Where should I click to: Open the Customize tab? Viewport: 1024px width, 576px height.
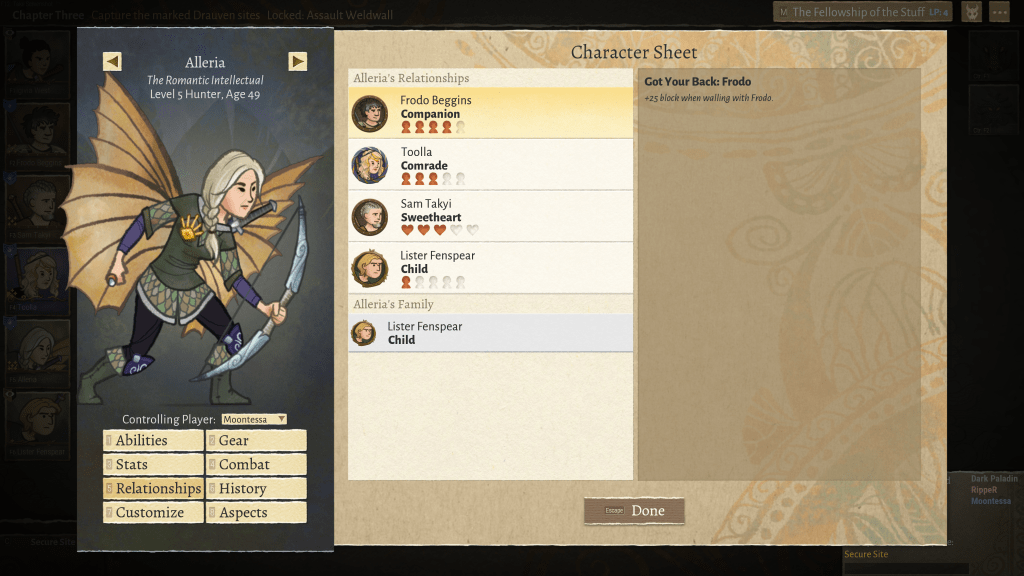pyautogui.click(x=153, y=513)
